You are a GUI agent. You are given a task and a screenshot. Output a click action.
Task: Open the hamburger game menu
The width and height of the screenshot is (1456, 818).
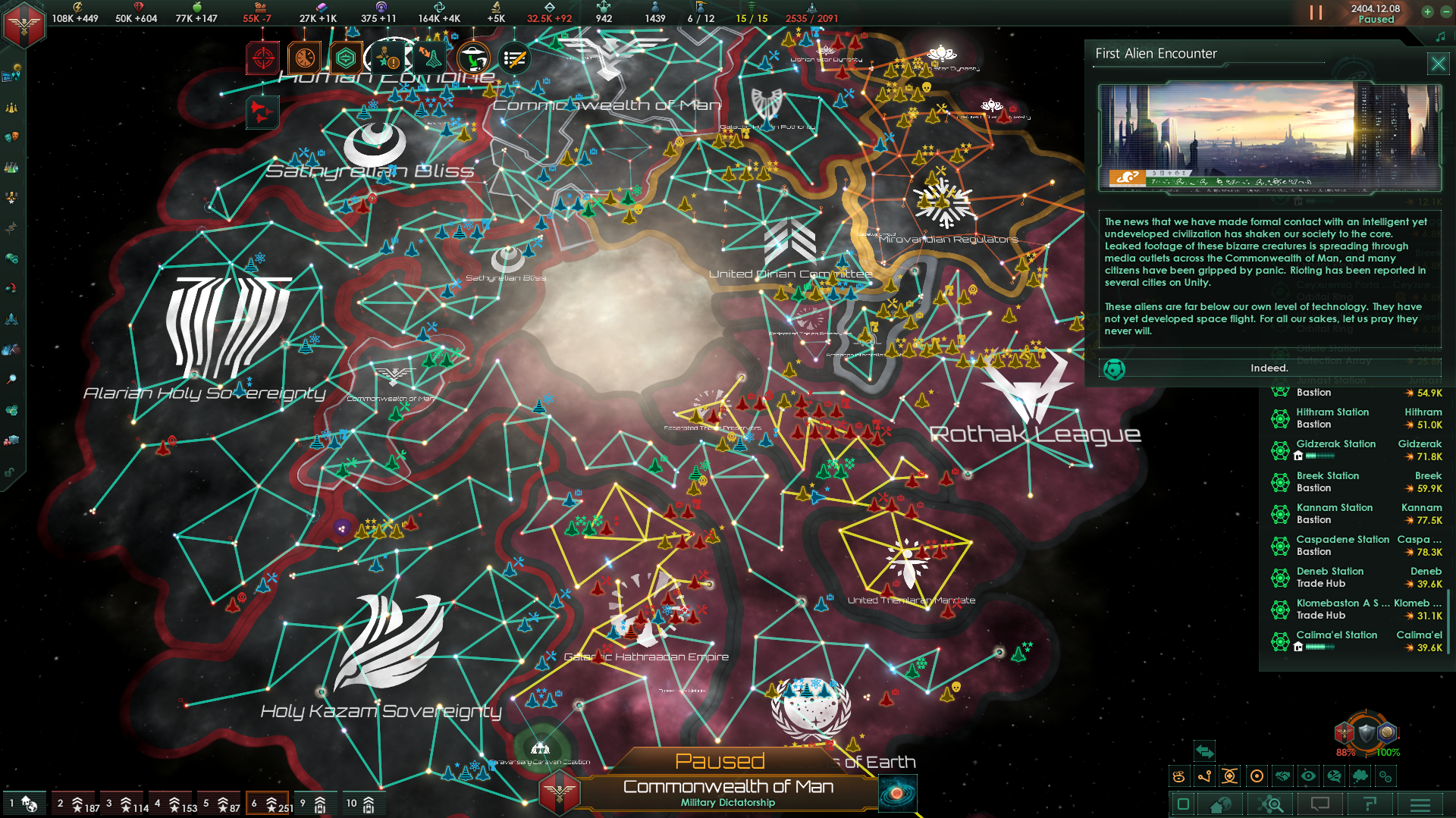(x=1420, y=804)
